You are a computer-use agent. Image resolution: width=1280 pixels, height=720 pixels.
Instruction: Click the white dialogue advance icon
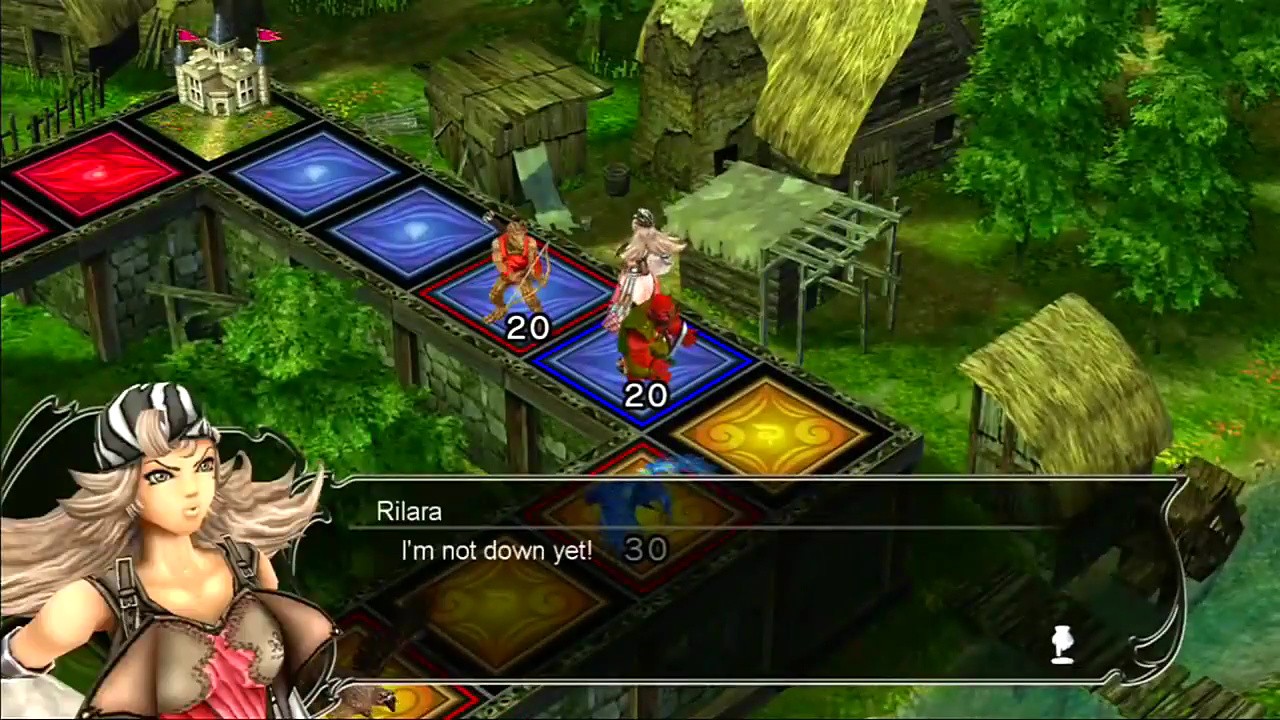pos(1062,645)
